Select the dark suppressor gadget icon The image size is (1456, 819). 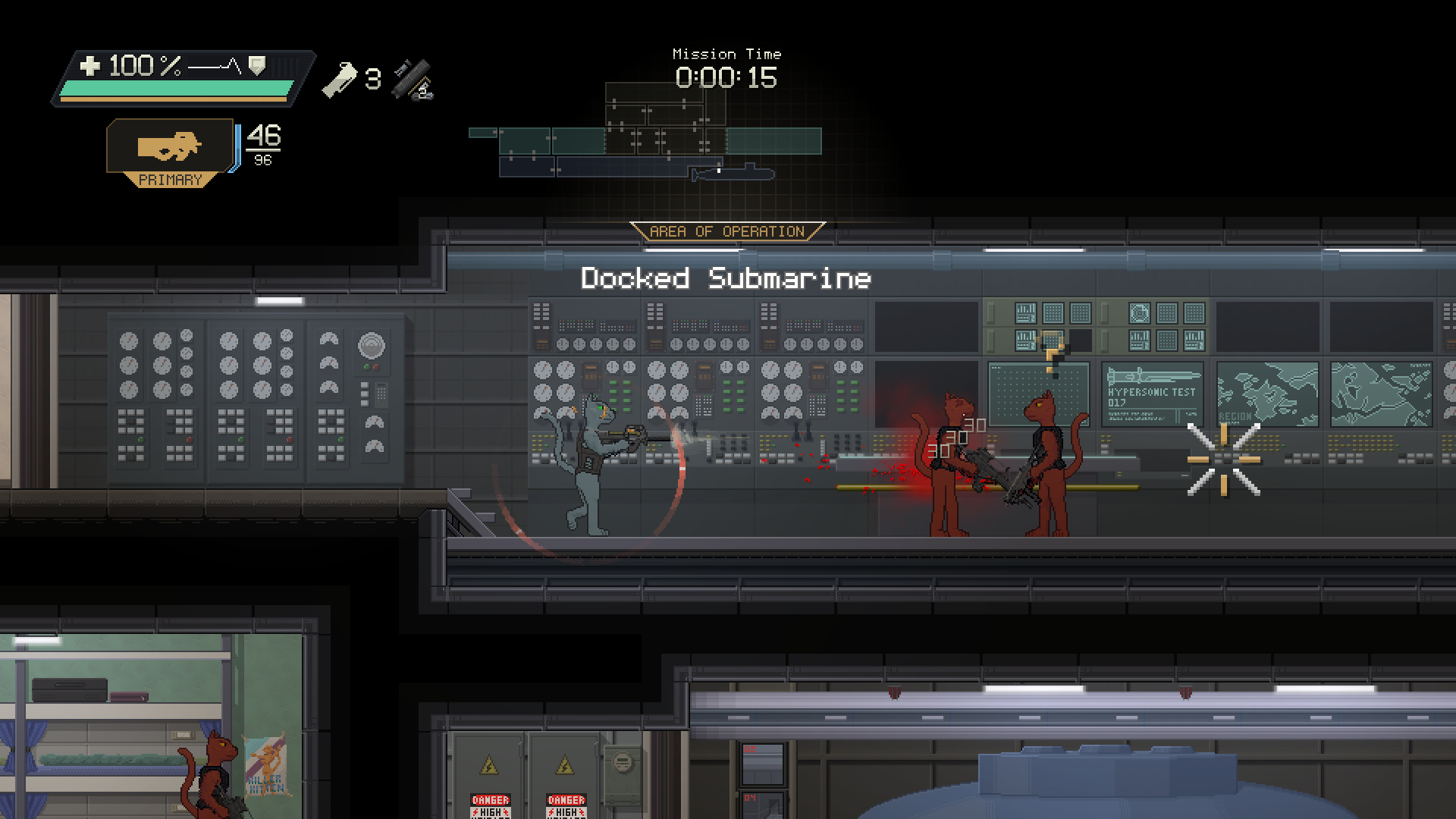[x=413, y=80]
